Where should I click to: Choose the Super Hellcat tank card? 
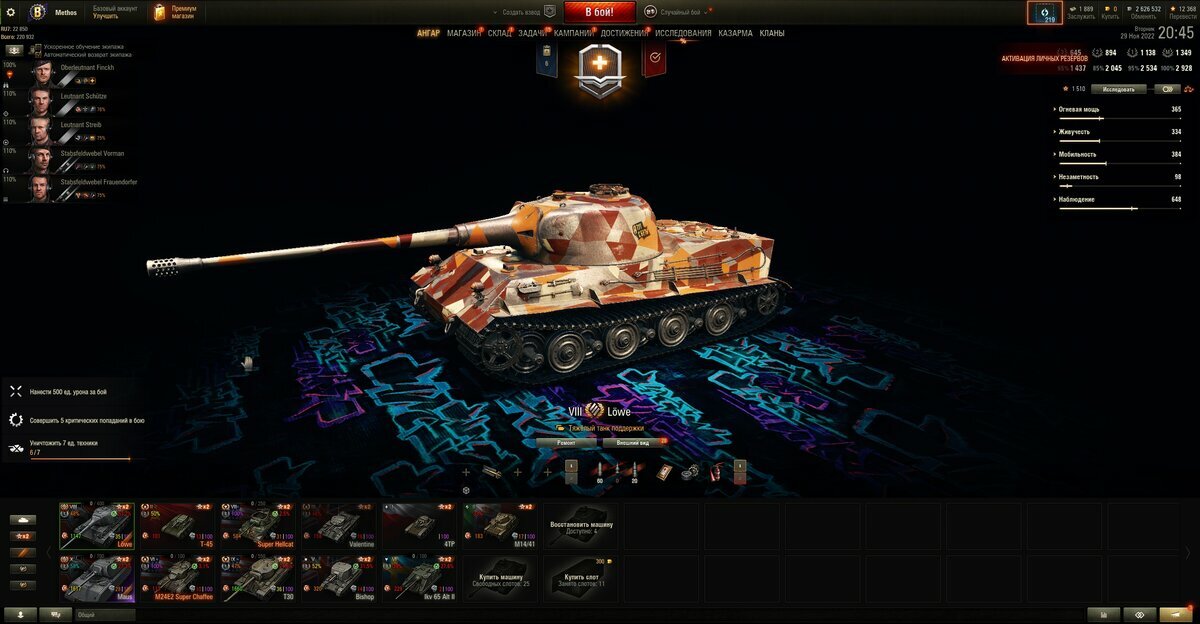pyautogui.click(x=257, y=526)
